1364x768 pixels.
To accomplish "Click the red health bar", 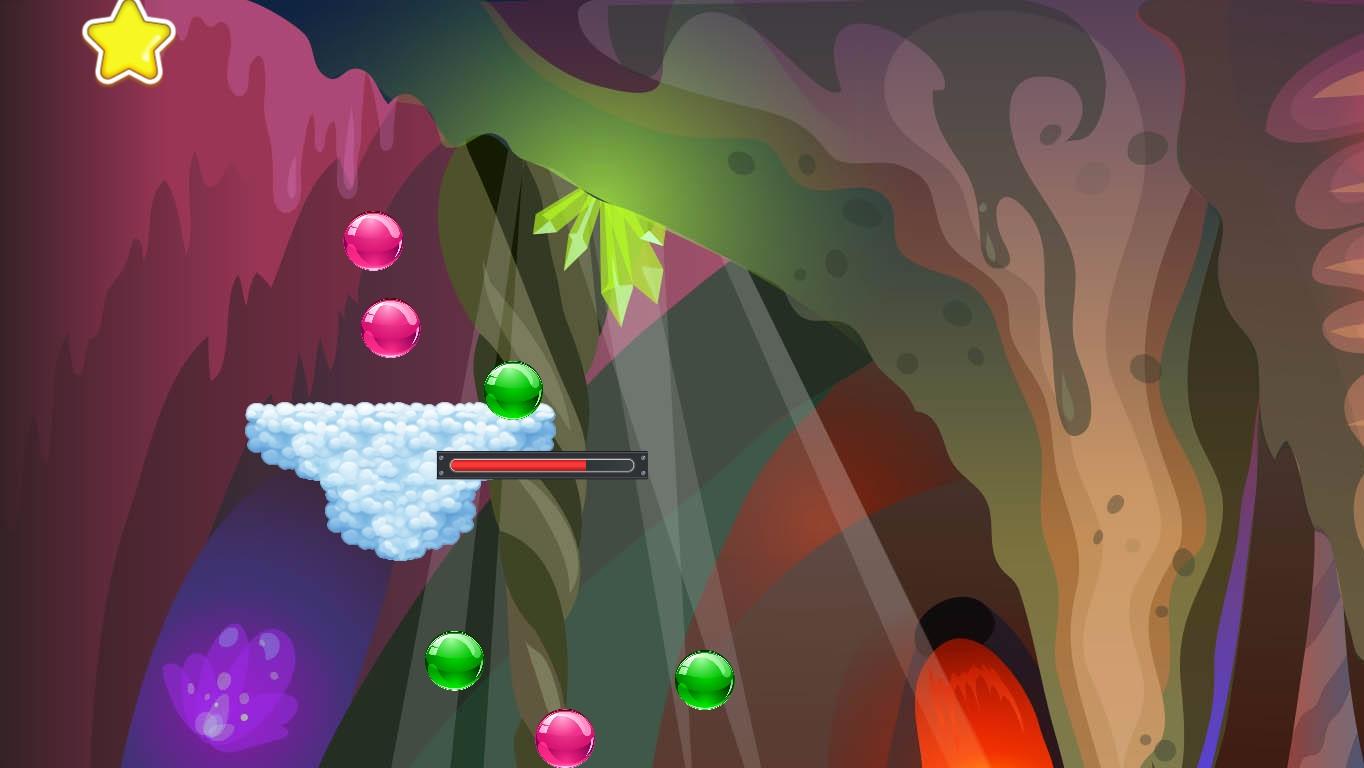I will (520, 465).
